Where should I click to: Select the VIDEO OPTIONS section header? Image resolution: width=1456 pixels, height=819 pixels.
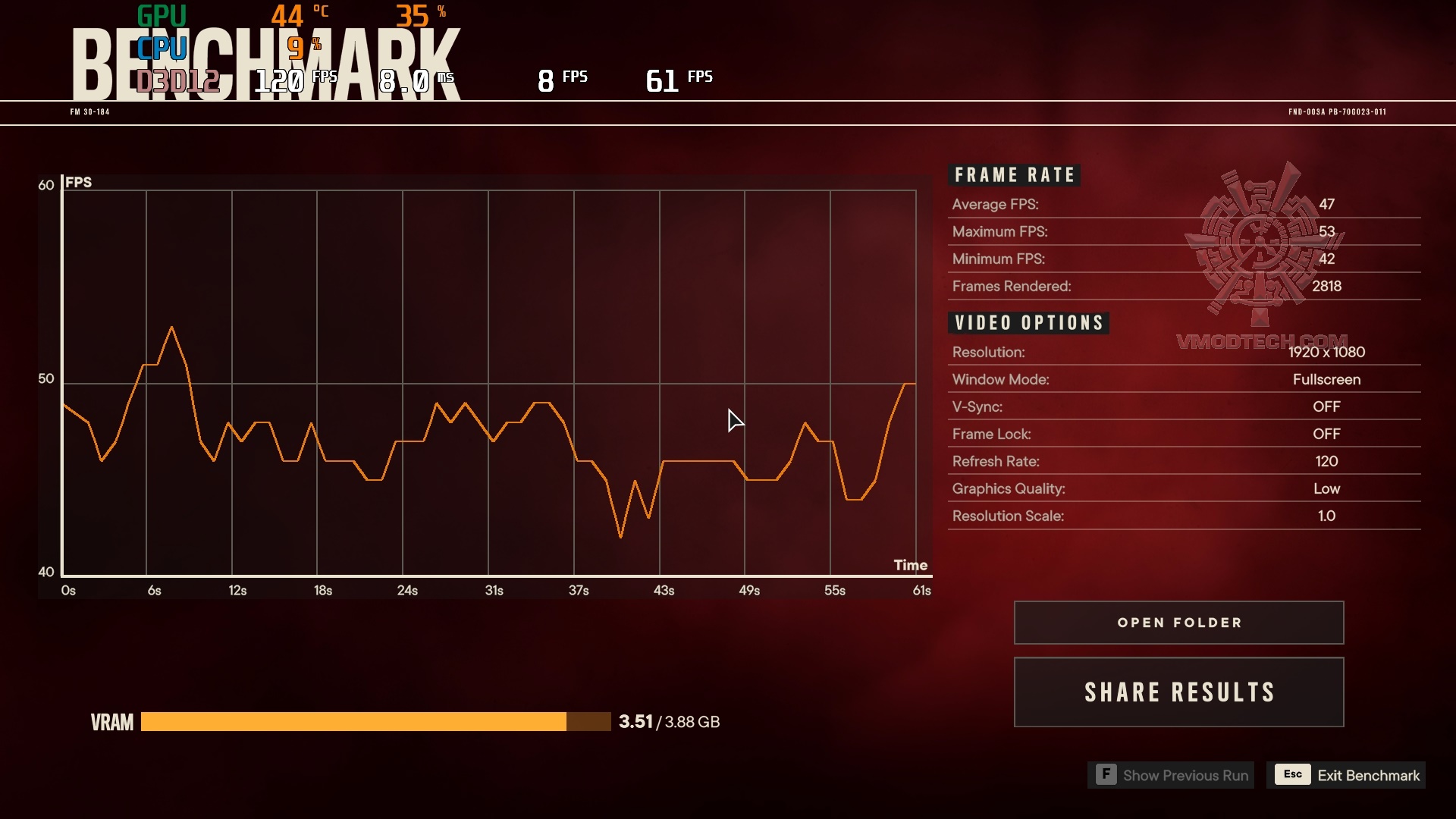[x=1030, y=322]
